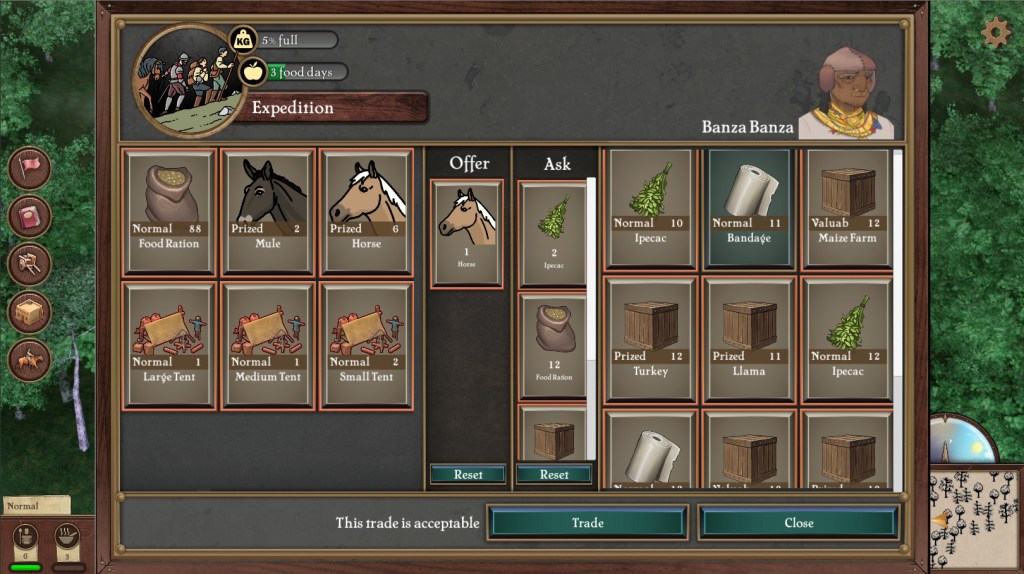Screen dimensions: 1024x574
Task: Select the Food Ration card in inventory
Action: click(x=168, y=211)
